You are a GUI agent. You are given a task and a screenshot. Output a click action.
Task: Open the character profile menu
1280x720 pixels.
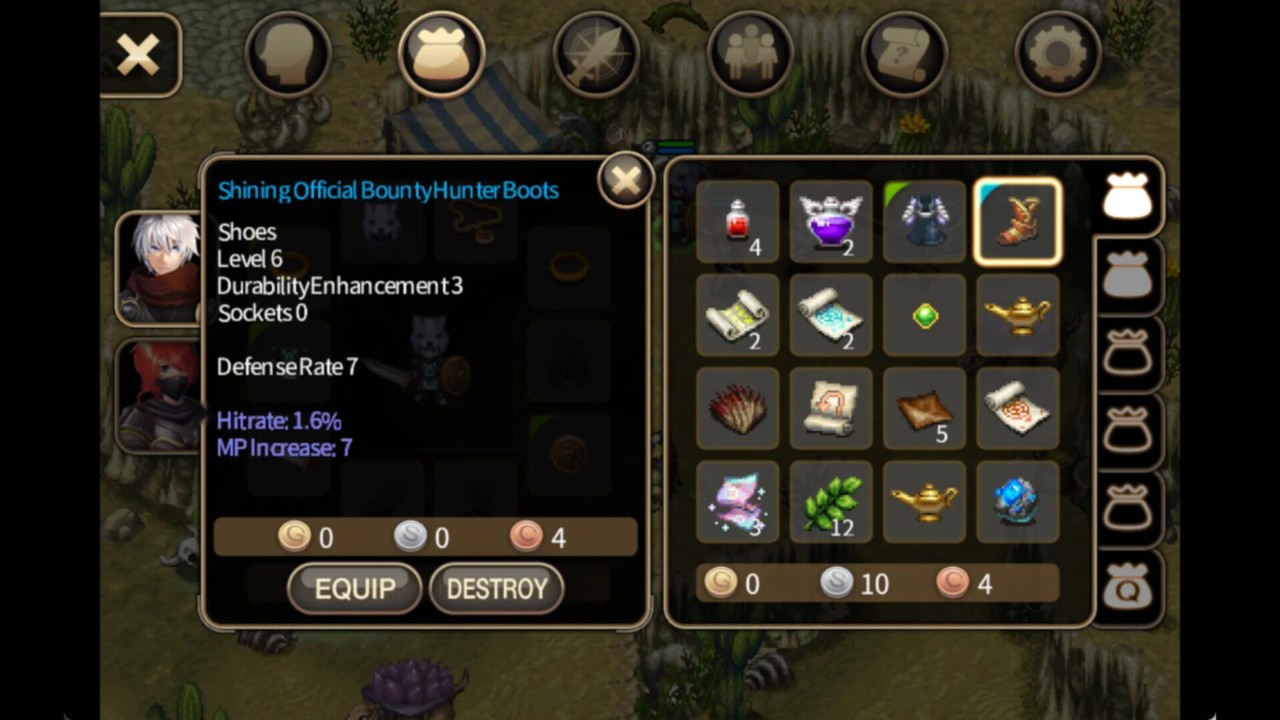(288, 55)
